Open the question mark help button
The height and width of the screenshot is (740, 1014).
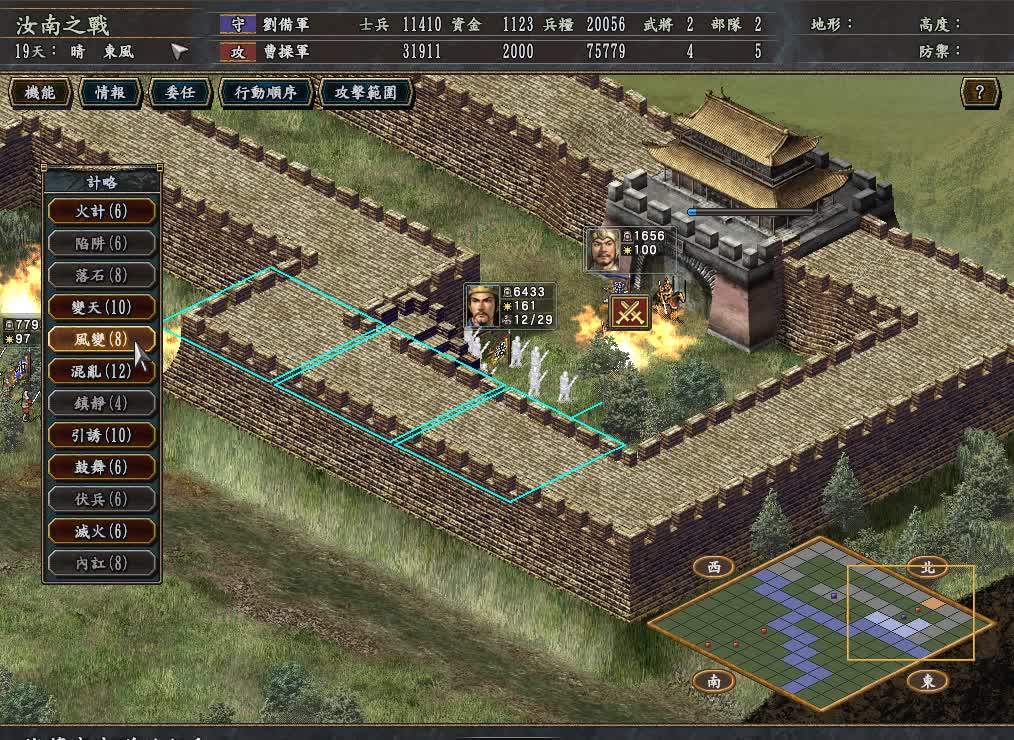pos(980,93)
